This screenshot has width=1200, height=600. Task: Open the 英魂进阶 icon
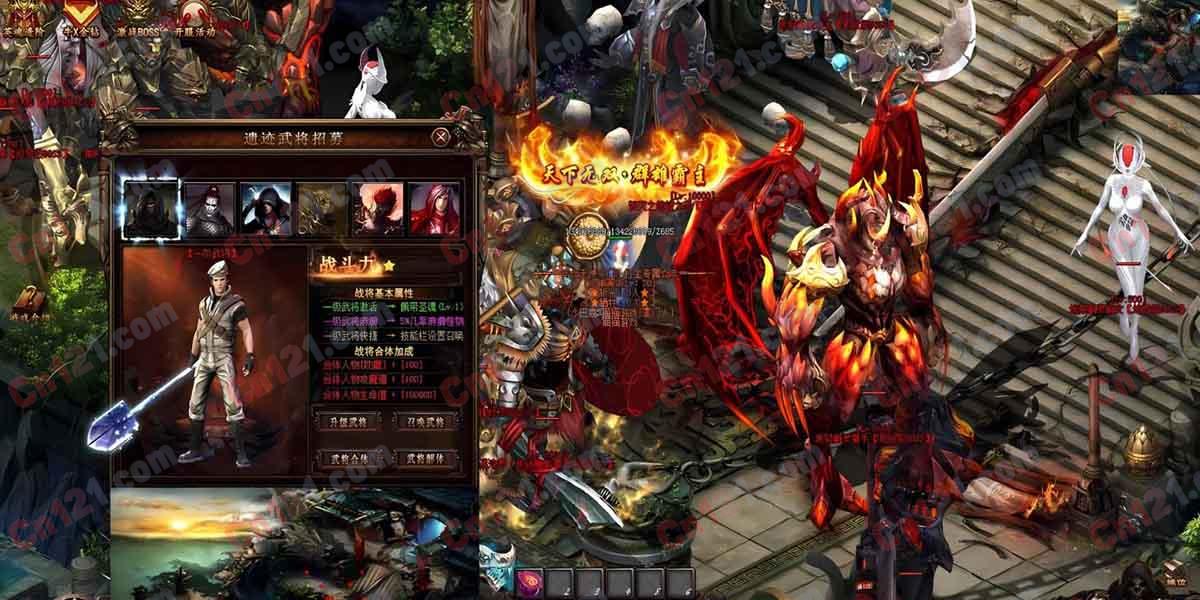[x=22, y=14]
